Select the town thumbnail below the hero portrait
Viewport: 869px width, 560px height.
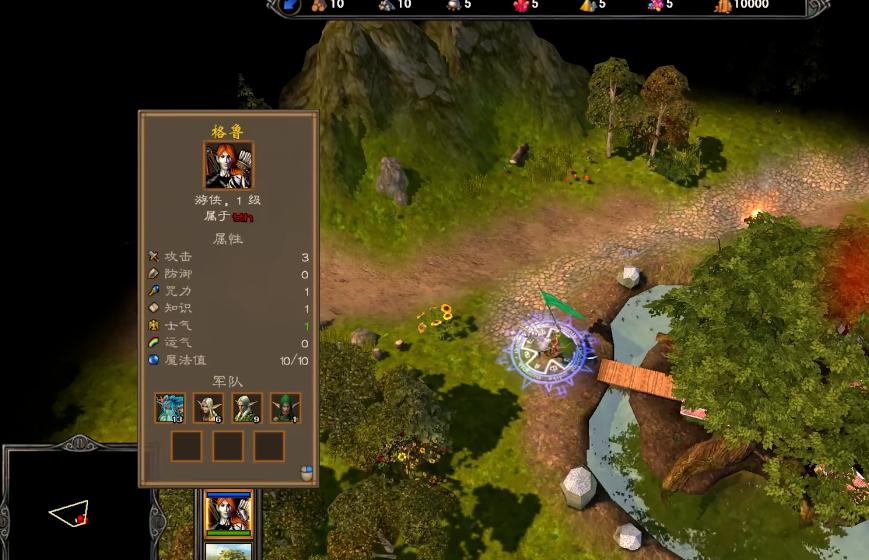228,551
